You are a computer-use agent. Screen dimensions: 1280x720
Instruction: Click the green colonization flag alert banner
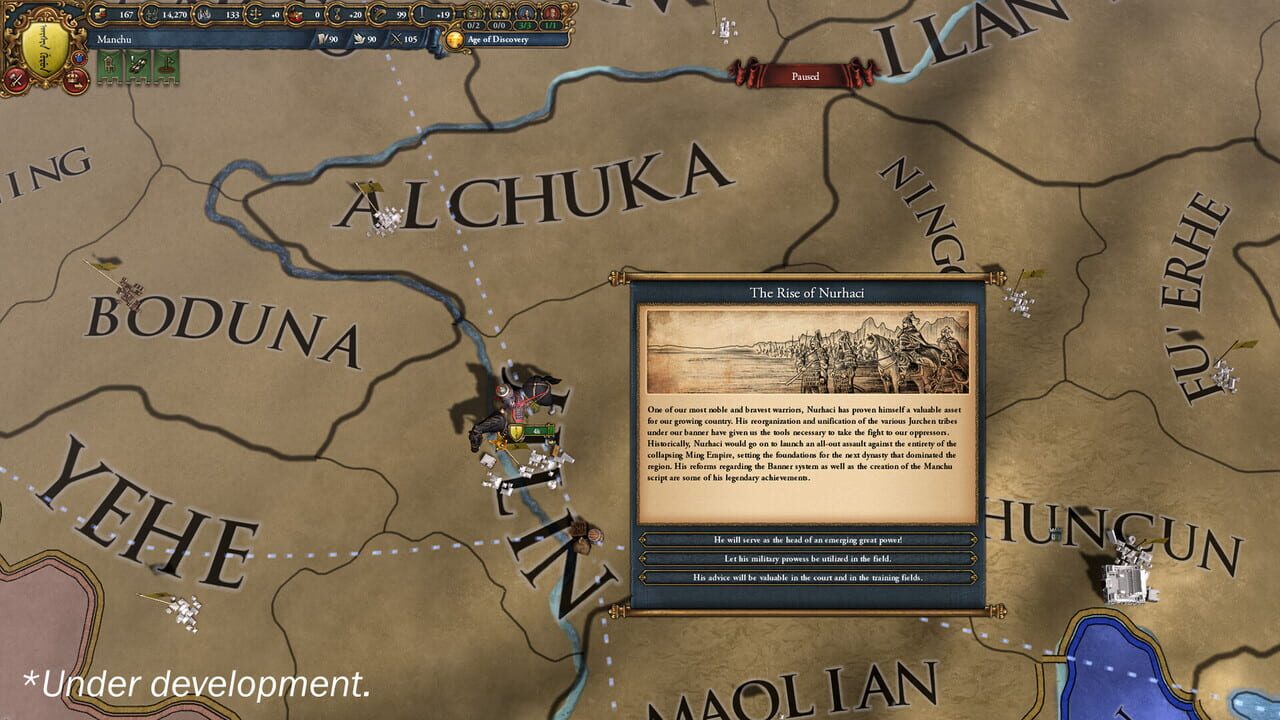tap(167, 65)
